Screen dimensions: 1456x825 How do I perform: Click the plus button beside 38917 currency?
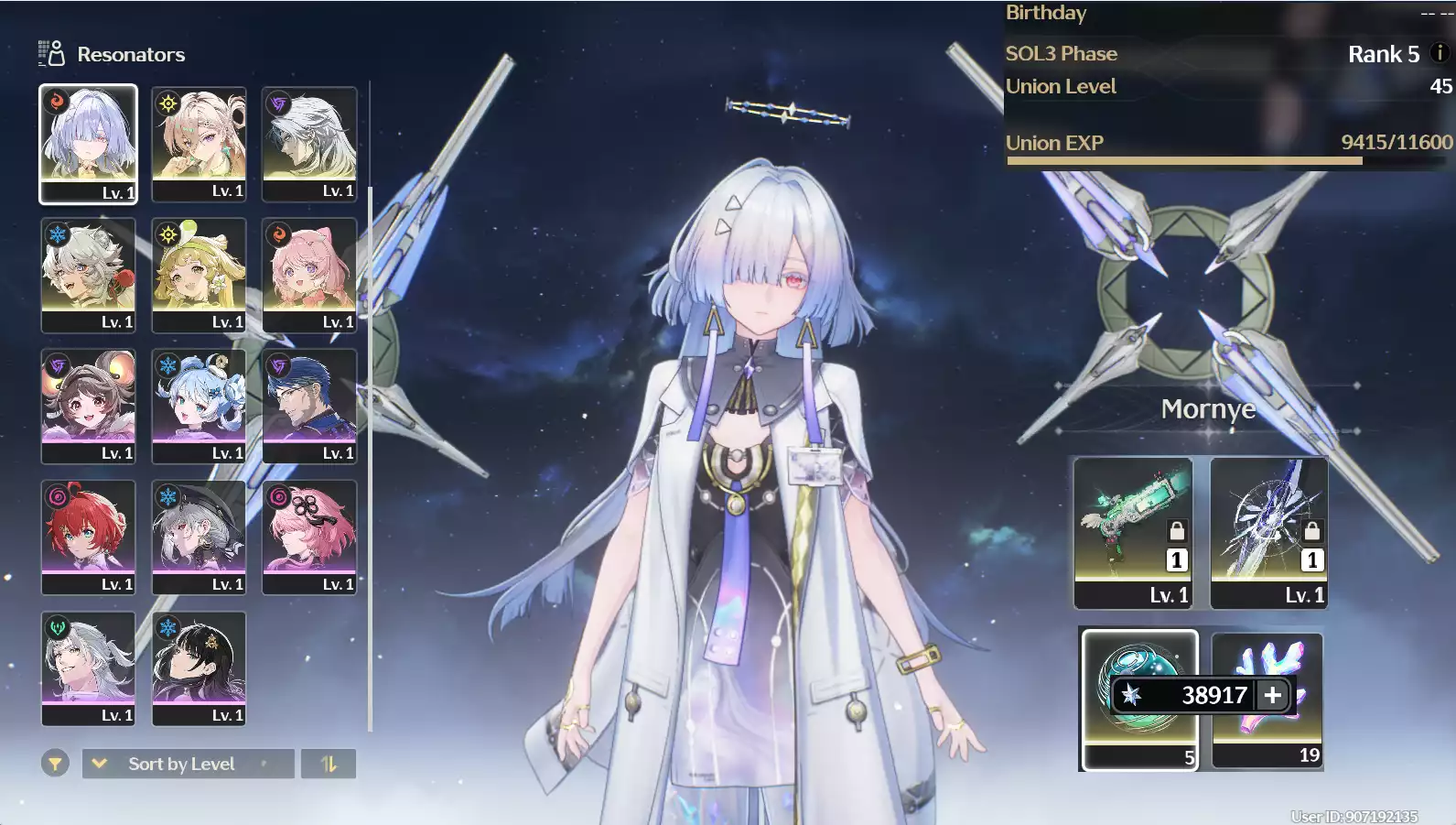pyautogui.click(x=1273, y=696)
